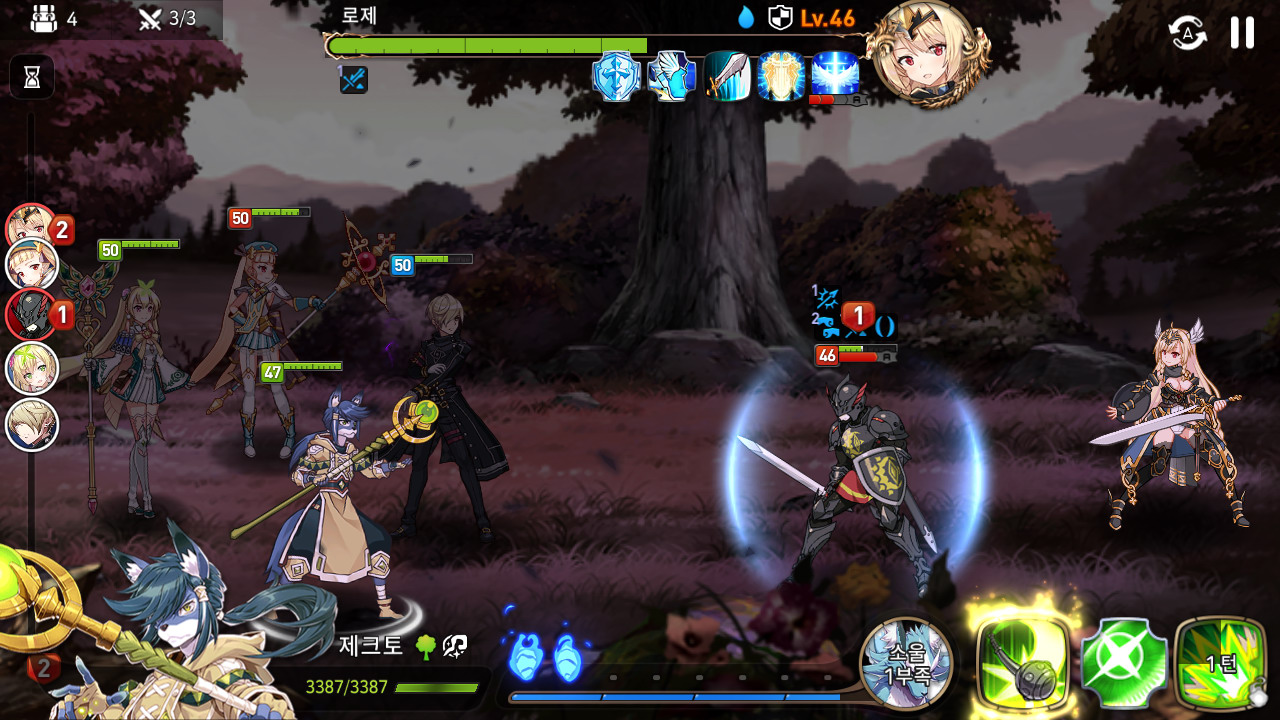This screenshot has width=1280, height=720.
Task: Inspect the sword attack buff icon
Action: coord(727,76)
